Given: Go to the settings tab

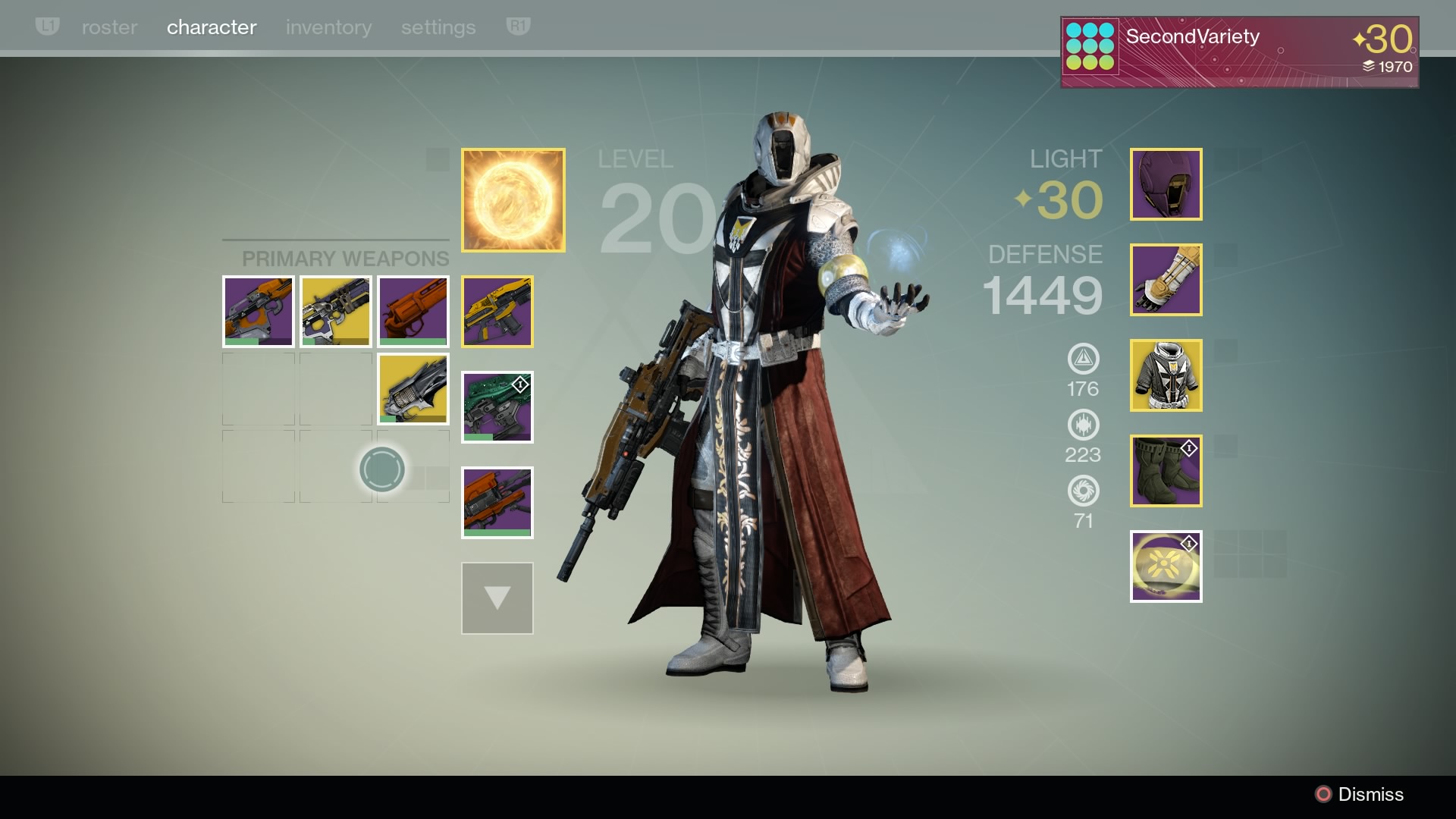Looking at the screenshot, I should coord(438,28).
